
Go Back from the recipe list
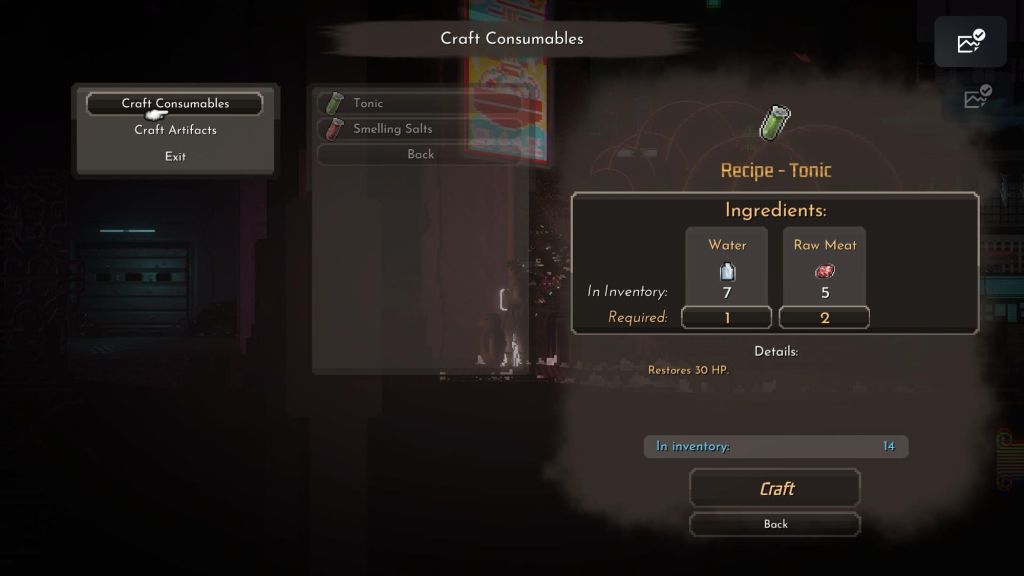420,154
